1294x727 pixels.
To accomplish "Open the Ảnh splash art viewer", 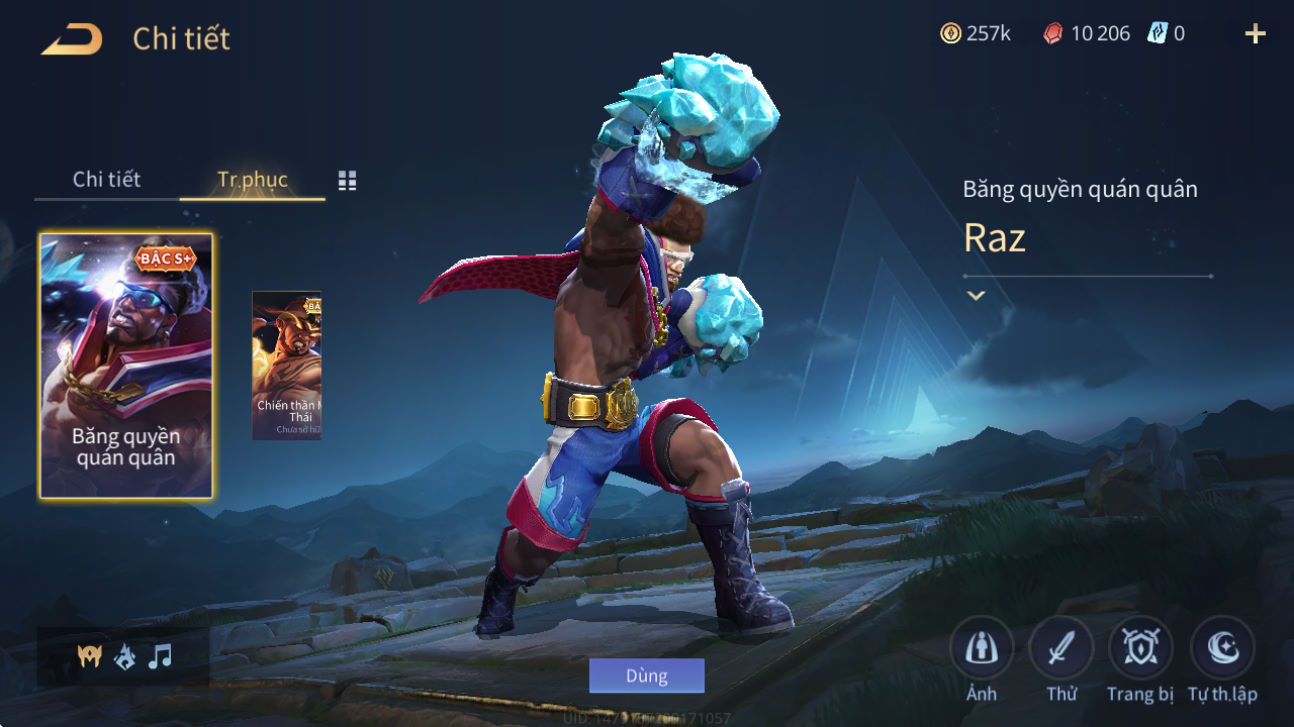I will coord(981,650).
